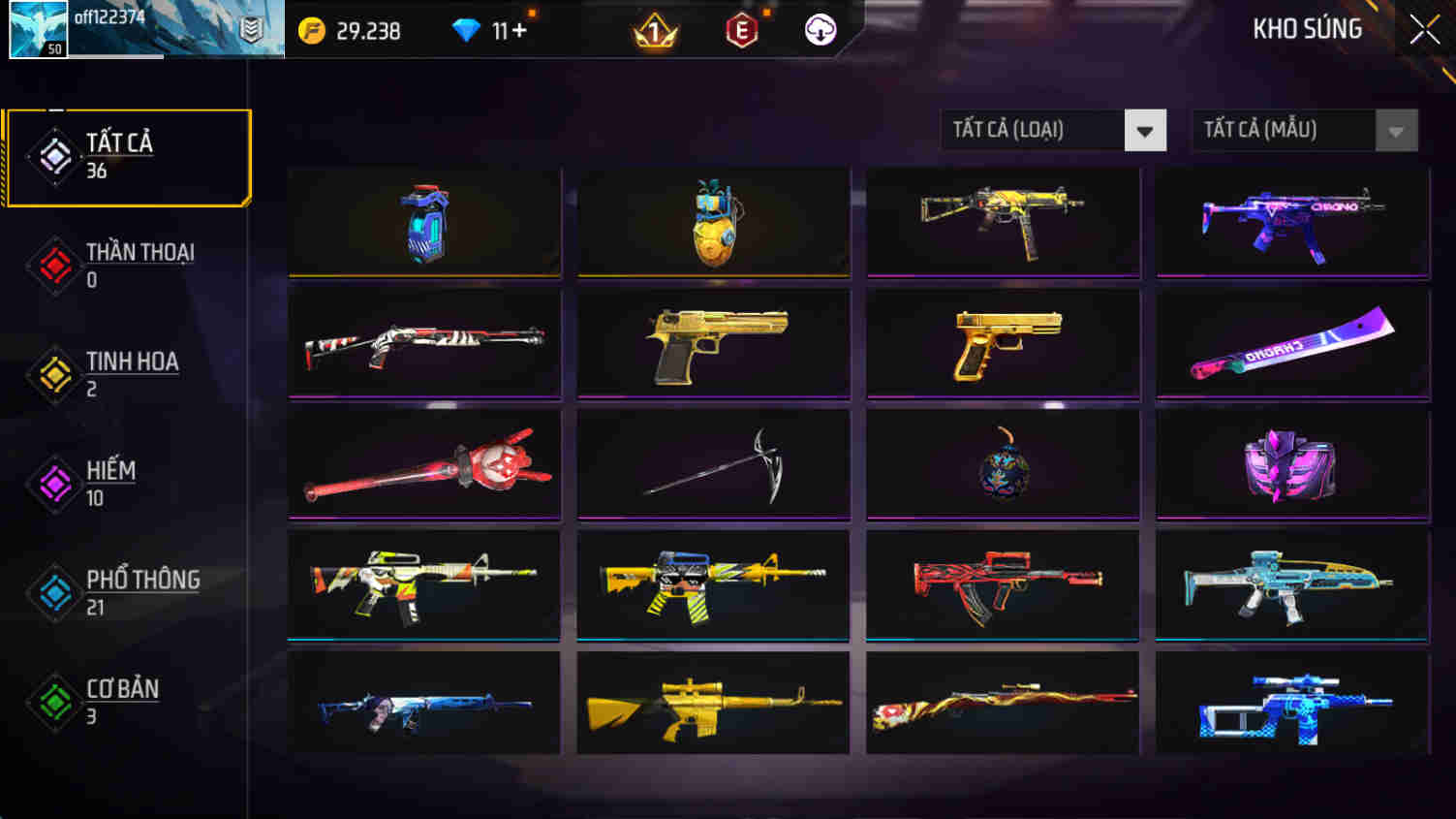The width and height of the screenshot is (1456, 819).
Task: Switch to the THẦN THOẠI category
Action: click(x=55, y=265)
